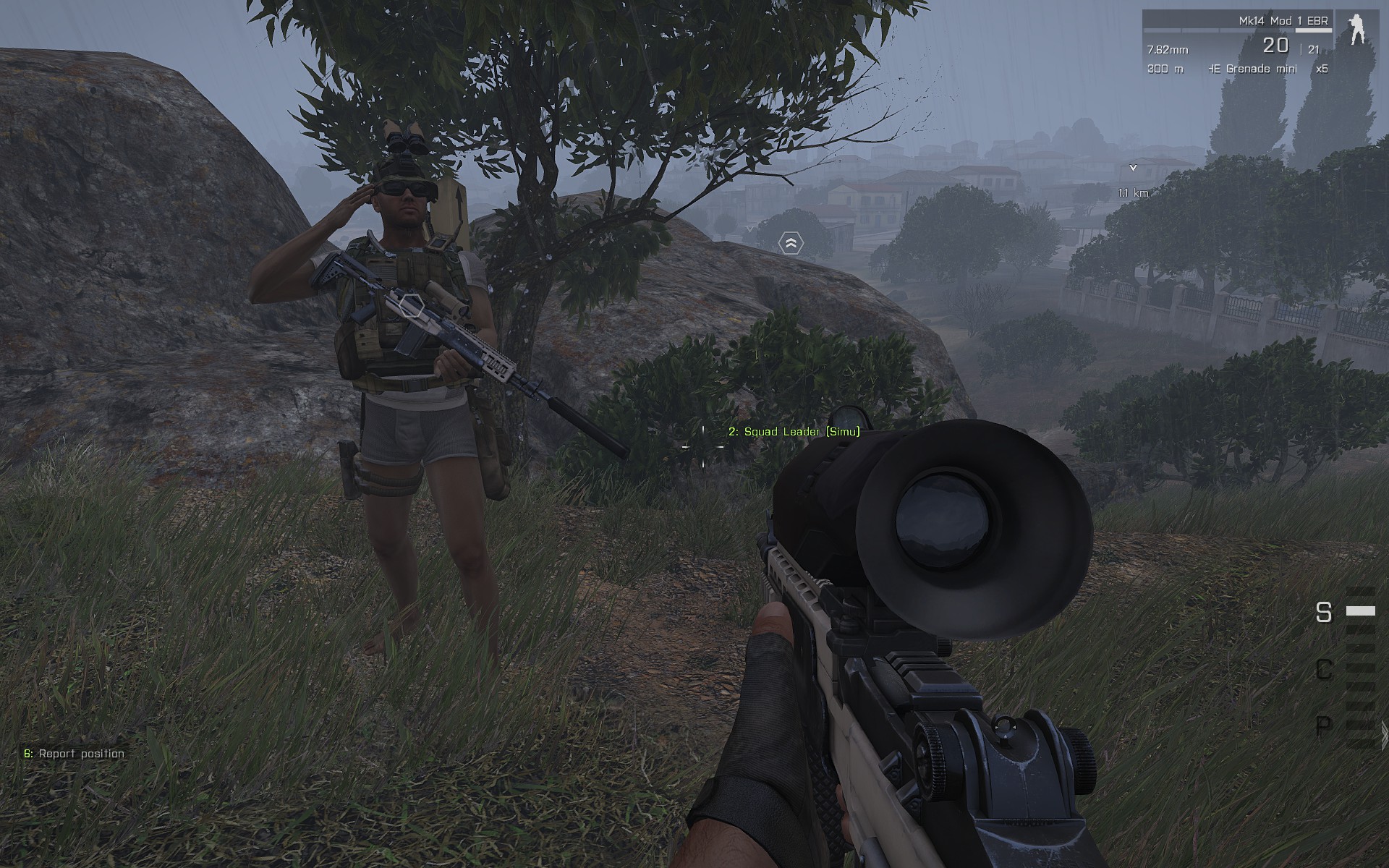1389x868 pixels.
Task: Click the soldier stance icon
Action: (x=1356, y=30)
